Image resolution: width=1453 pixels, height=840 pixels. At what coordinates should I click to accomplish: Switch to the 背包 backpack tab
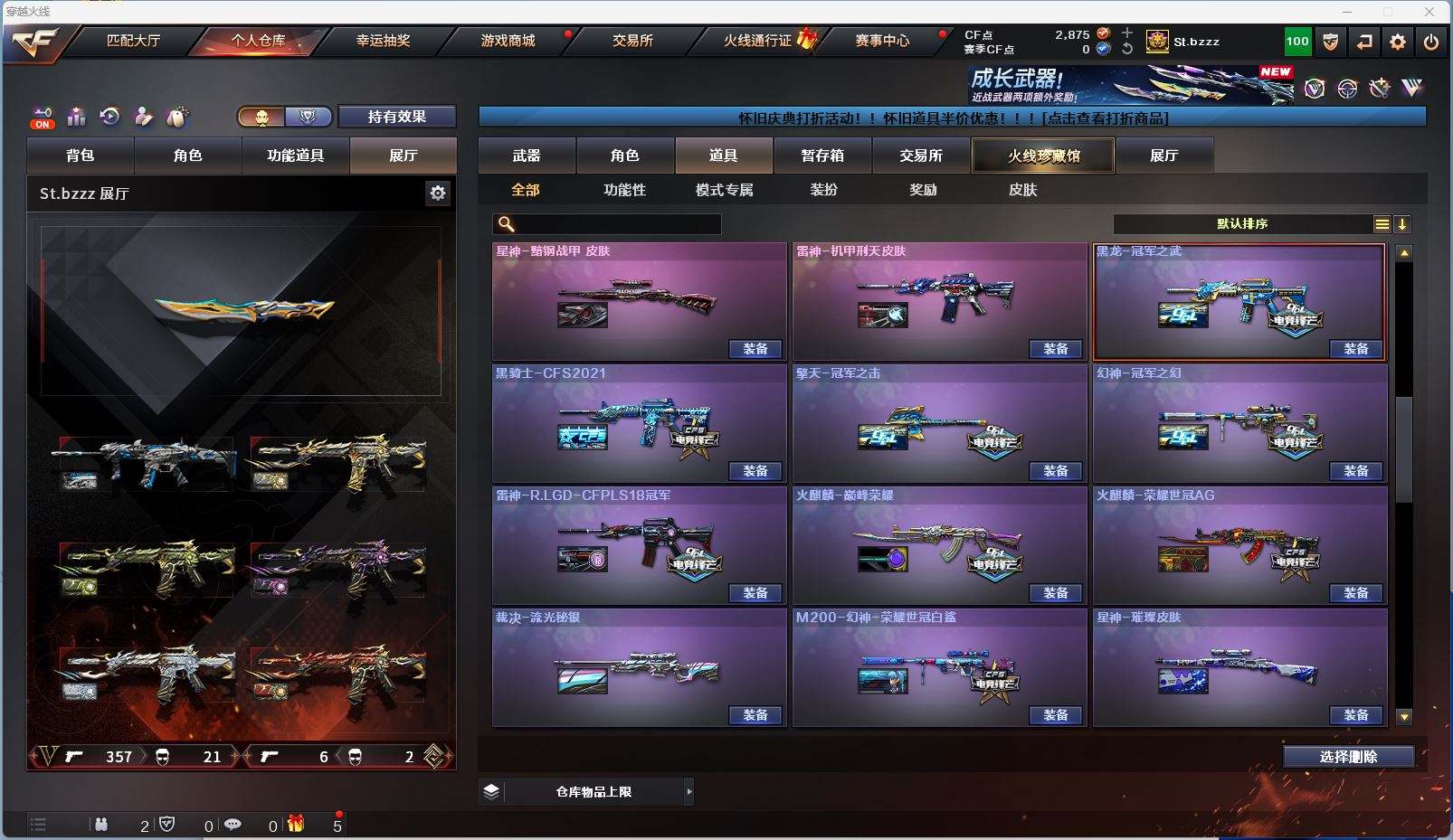[x=81, y=156]
